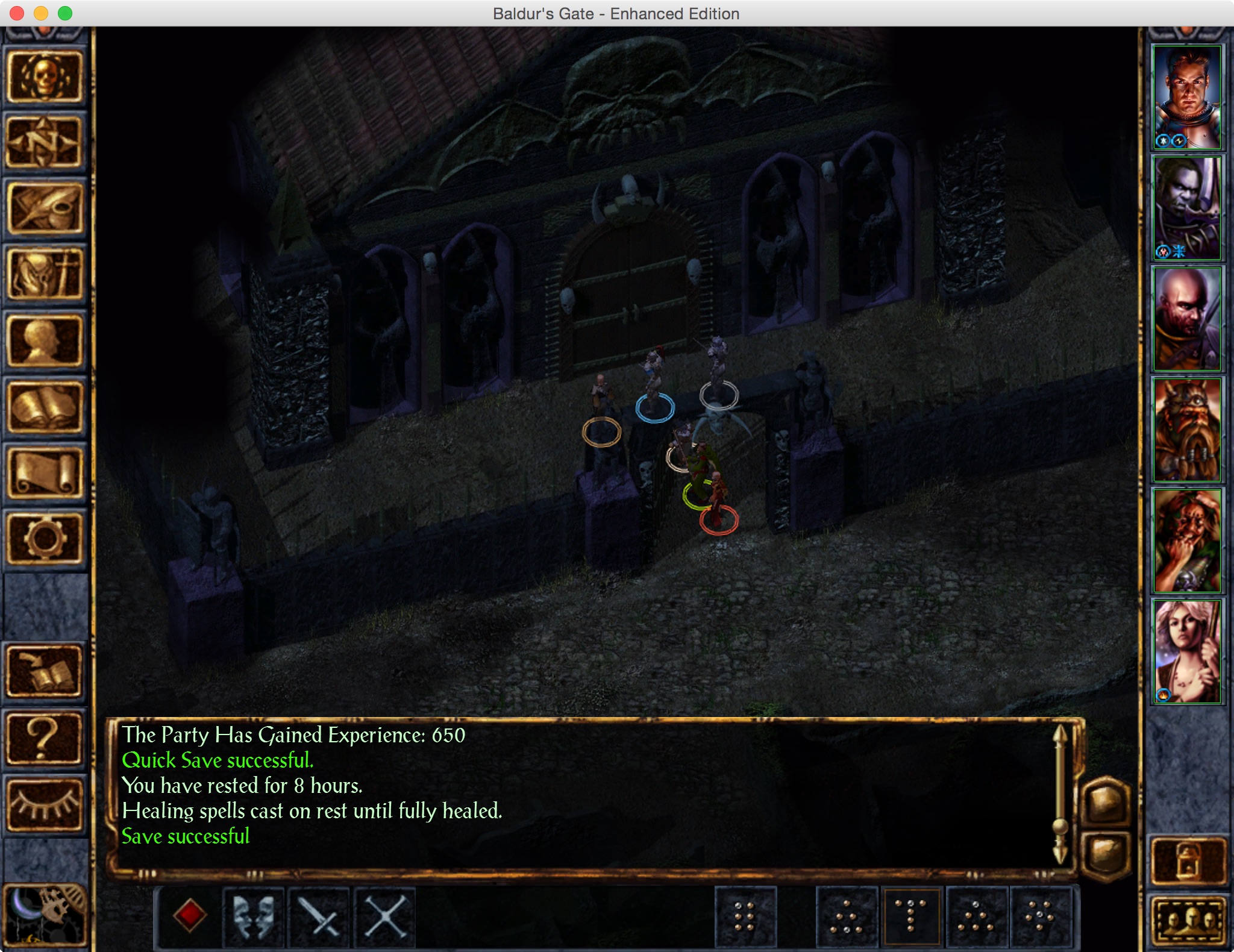Click the skull return-to-game button
This screenshot has width=1234, height=952.
(45, 77)
